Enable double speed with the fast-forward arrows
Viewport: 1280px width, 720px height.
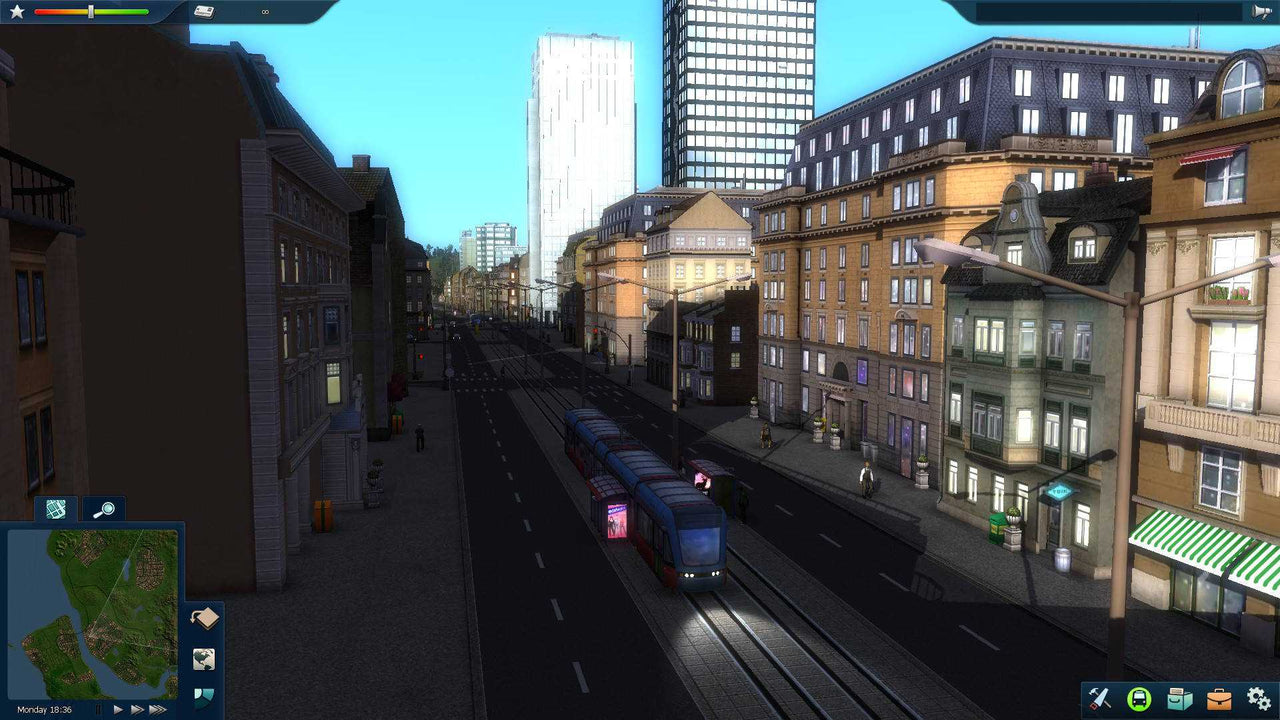click(x=137, y=708)
